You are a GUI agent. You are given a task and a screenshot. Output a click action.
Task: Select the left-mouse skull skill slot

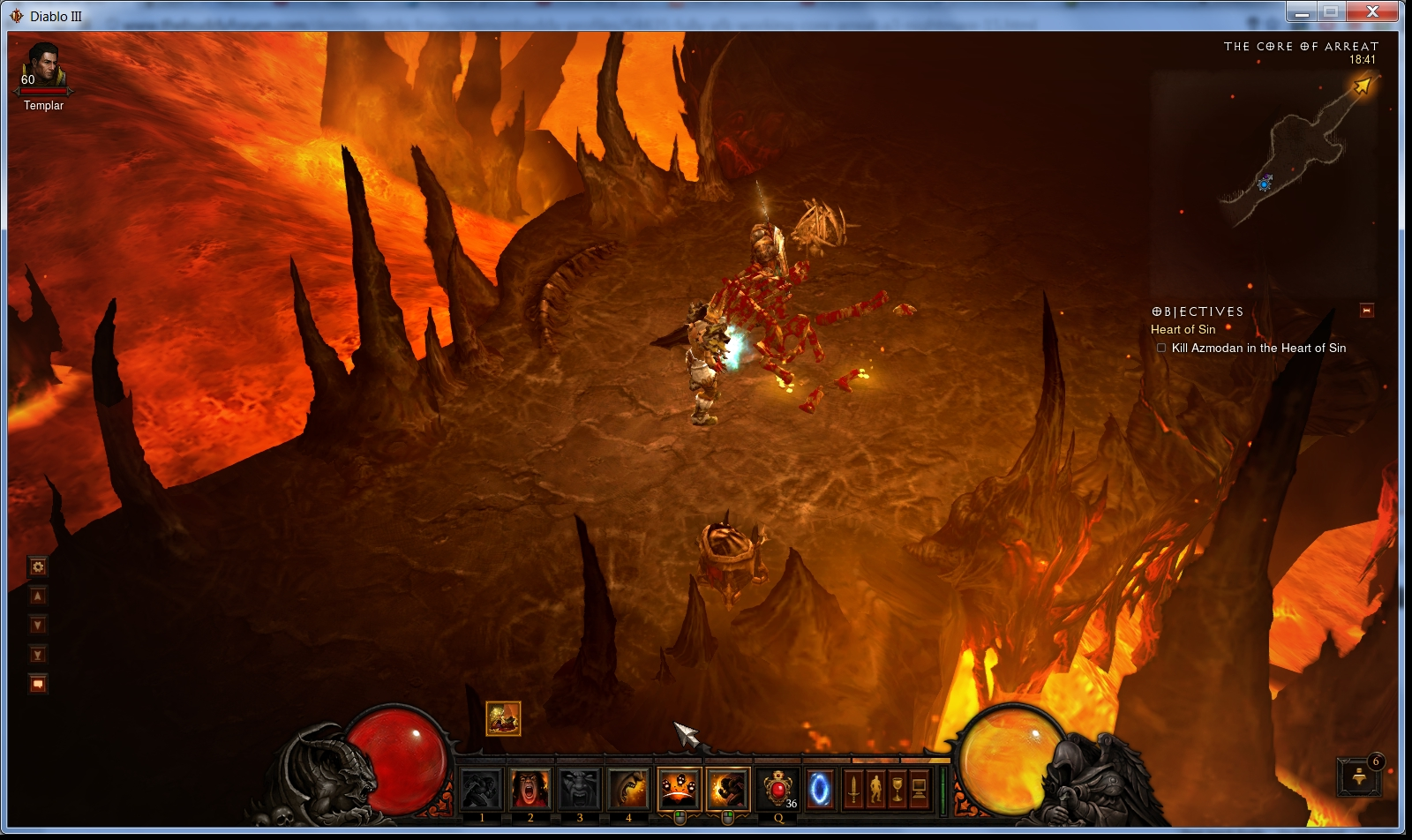click(x=680, y=788)
